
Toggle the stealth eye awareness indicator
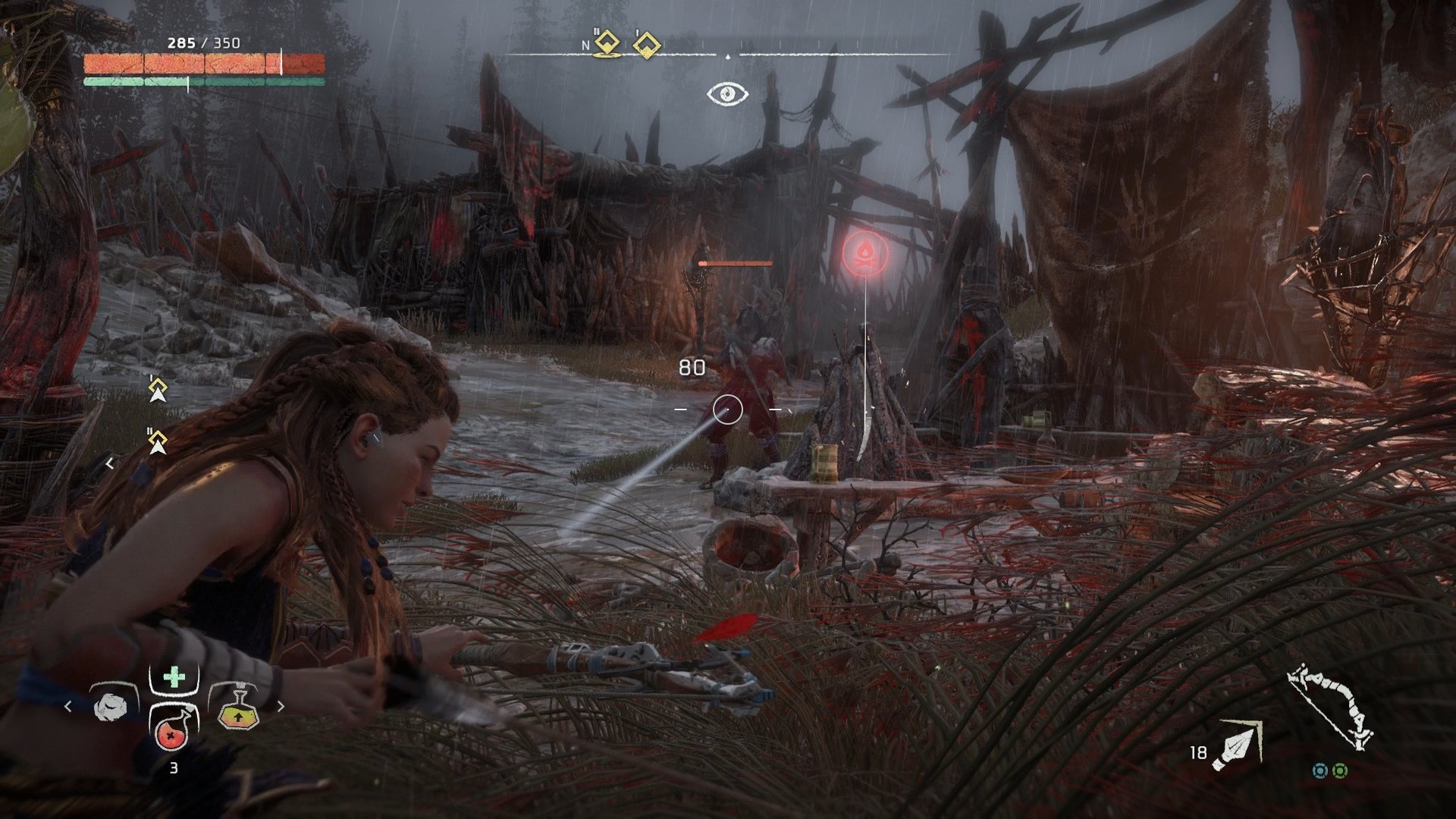[727, 94]
